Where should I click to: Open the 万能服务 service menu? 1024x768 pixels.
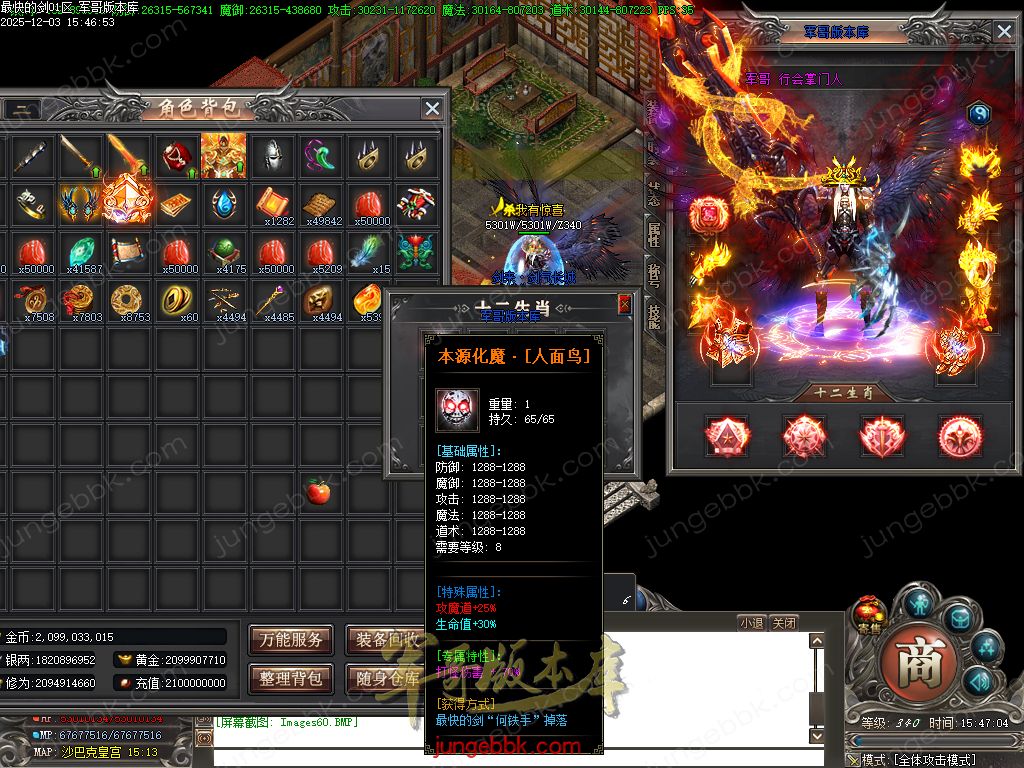291,640
